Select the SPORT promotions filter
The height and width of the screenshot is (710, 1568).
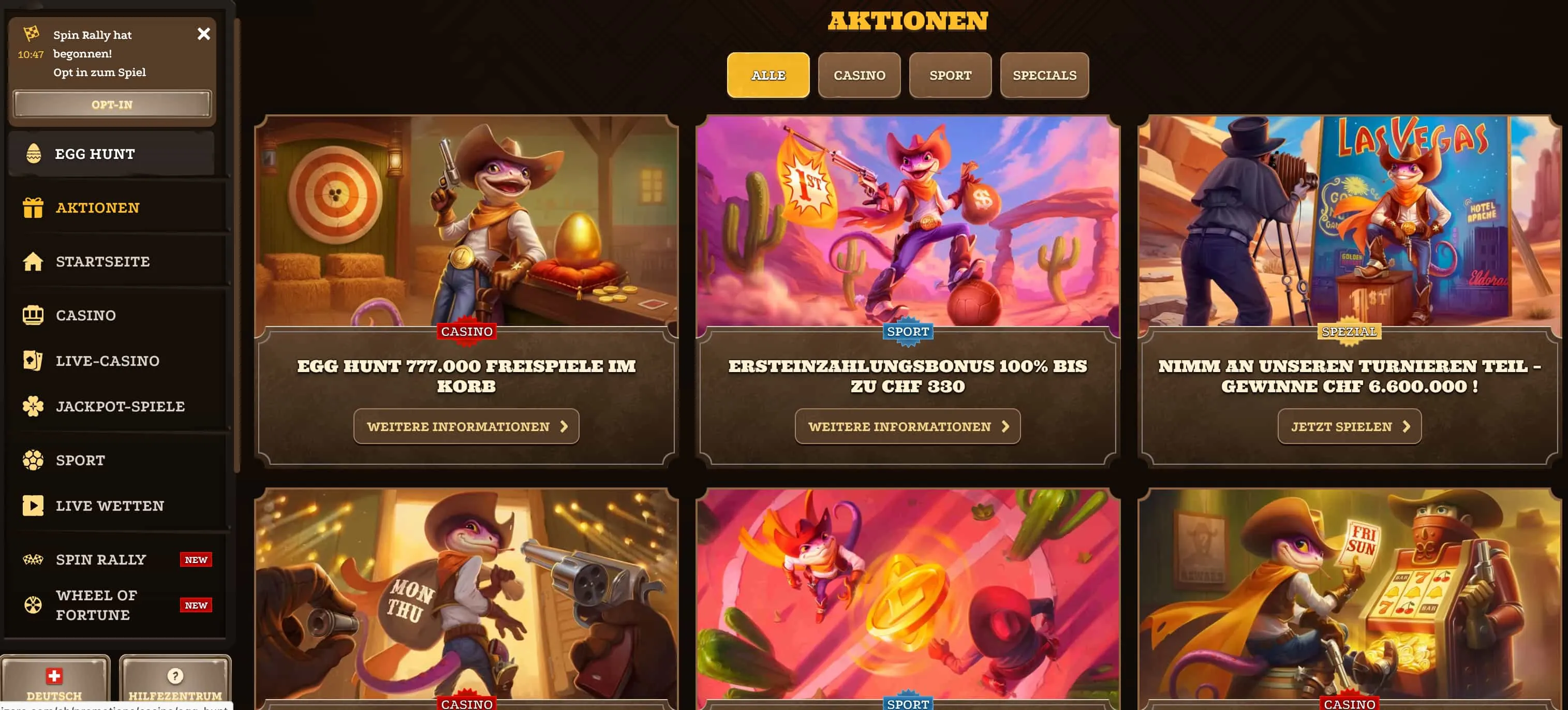[950, 75]
